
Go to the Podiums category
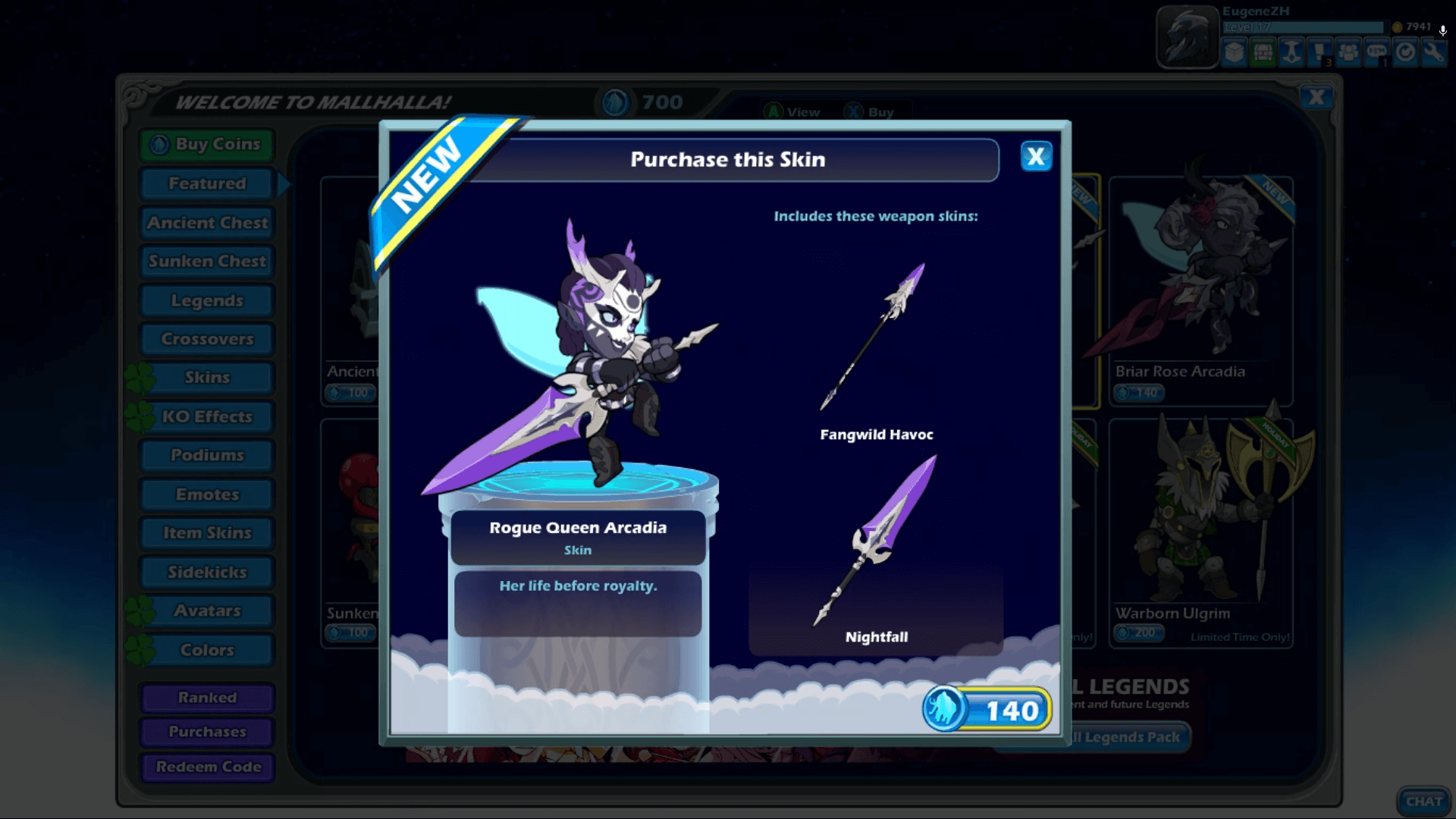tap(207, 456)
